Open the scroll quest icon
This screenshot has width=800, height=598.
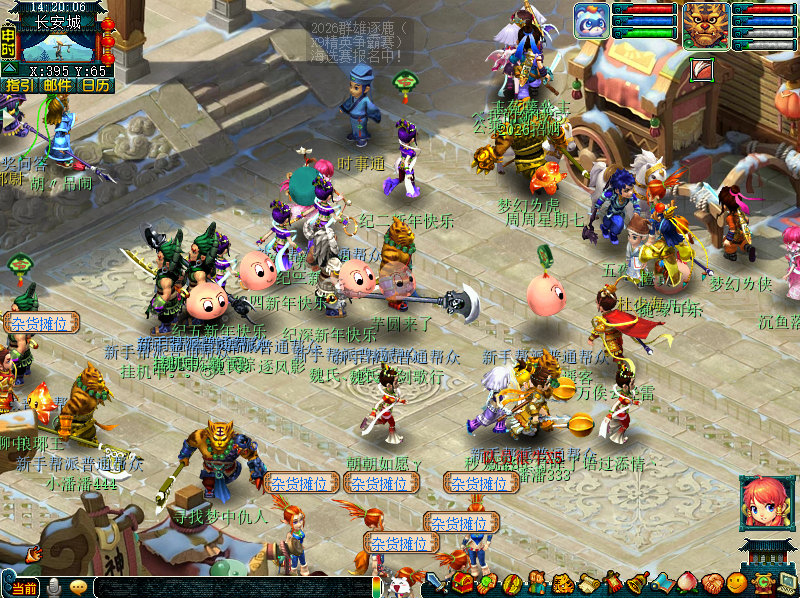click(589, 582)
